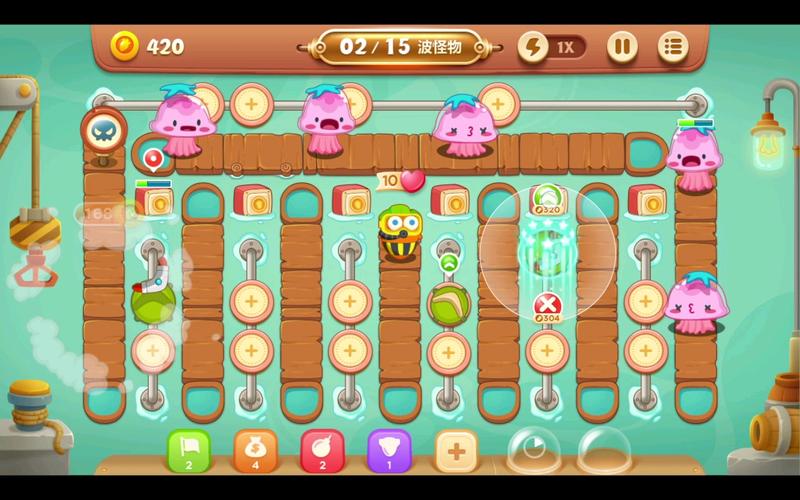Activate the red bomb item
Image resolution: width=800 pixels, height=500 pixels.
322,451
